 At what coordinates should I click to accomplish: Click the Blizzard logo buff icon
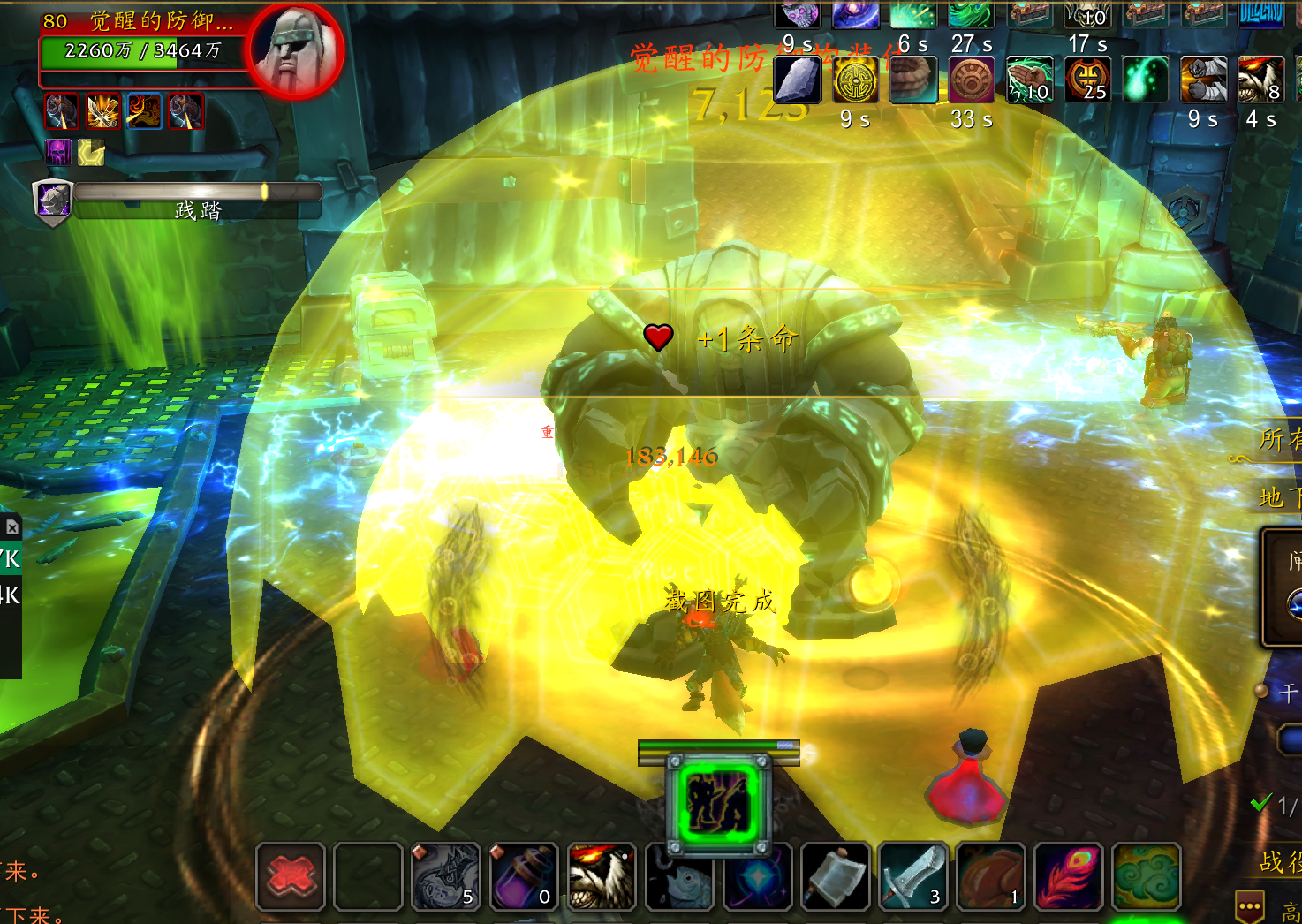point(1261,13)
